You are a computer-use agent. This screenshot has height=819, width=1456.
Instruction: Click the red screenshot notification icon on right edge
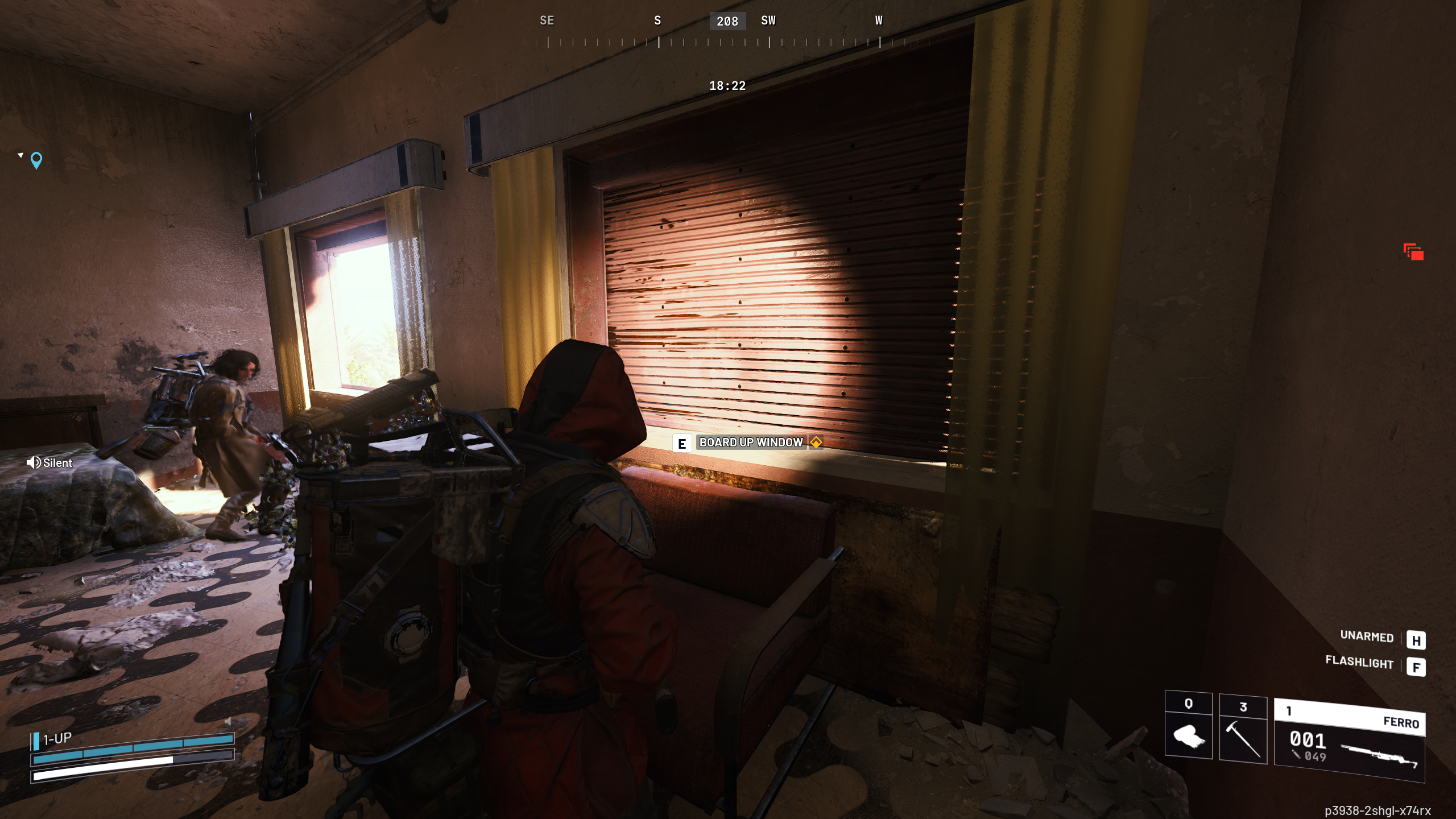(x=1413, y=251)
